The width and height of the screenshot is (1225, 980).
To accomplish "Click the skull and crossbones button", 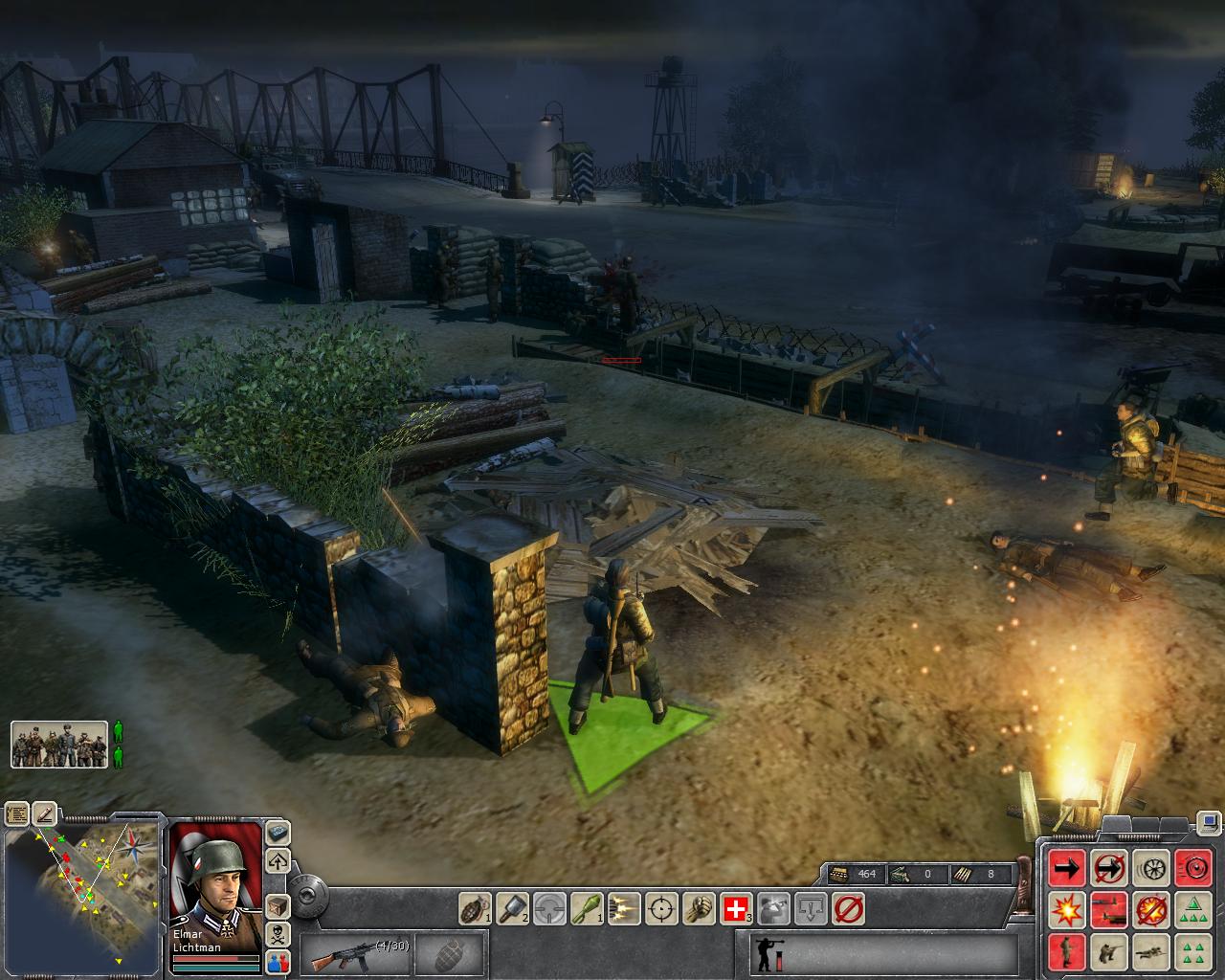I will click(x=278, y=935).
